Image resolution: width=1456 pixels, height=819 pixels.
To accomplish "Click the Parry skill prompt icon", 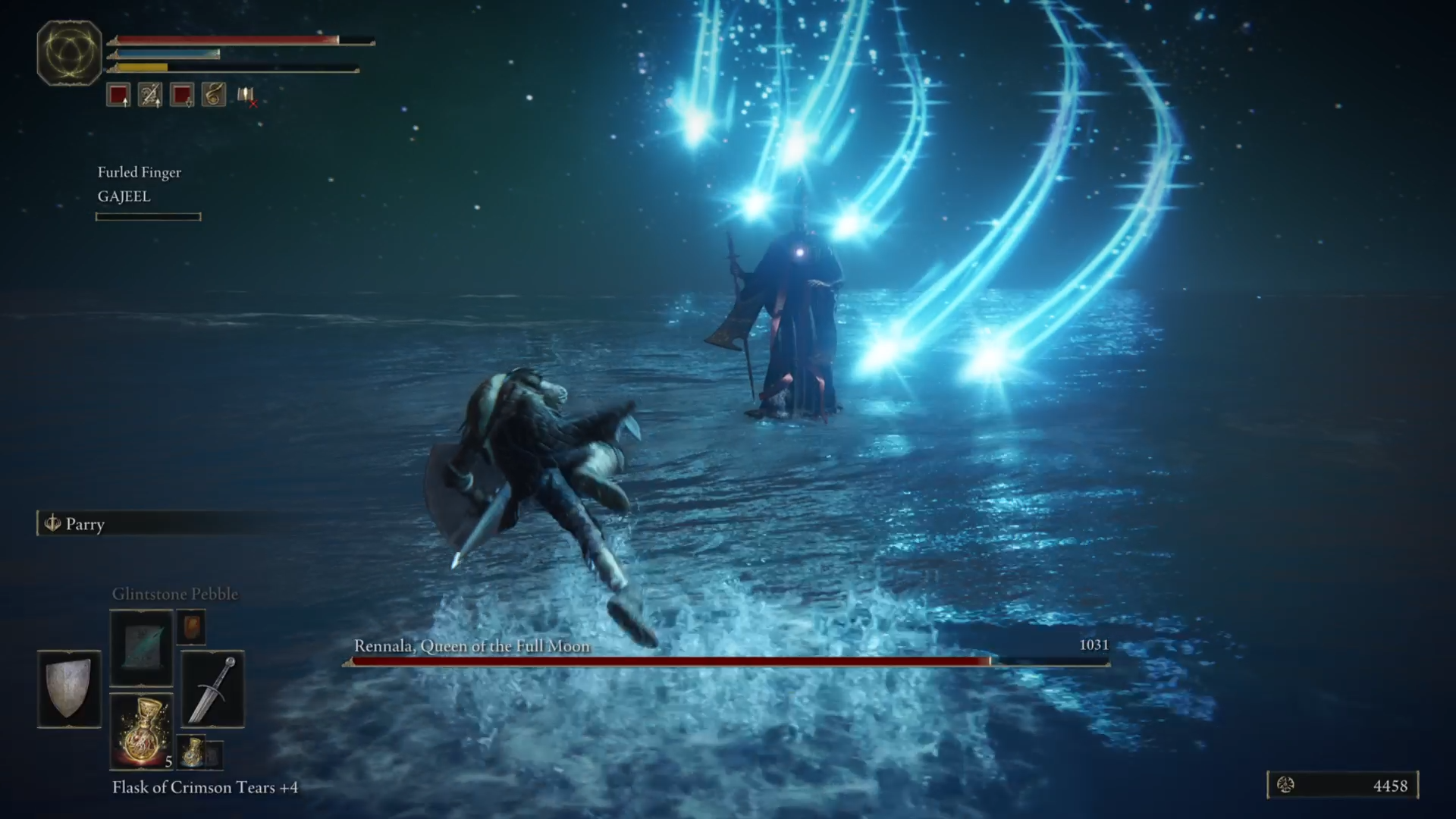I will click(x=53, y=524).
